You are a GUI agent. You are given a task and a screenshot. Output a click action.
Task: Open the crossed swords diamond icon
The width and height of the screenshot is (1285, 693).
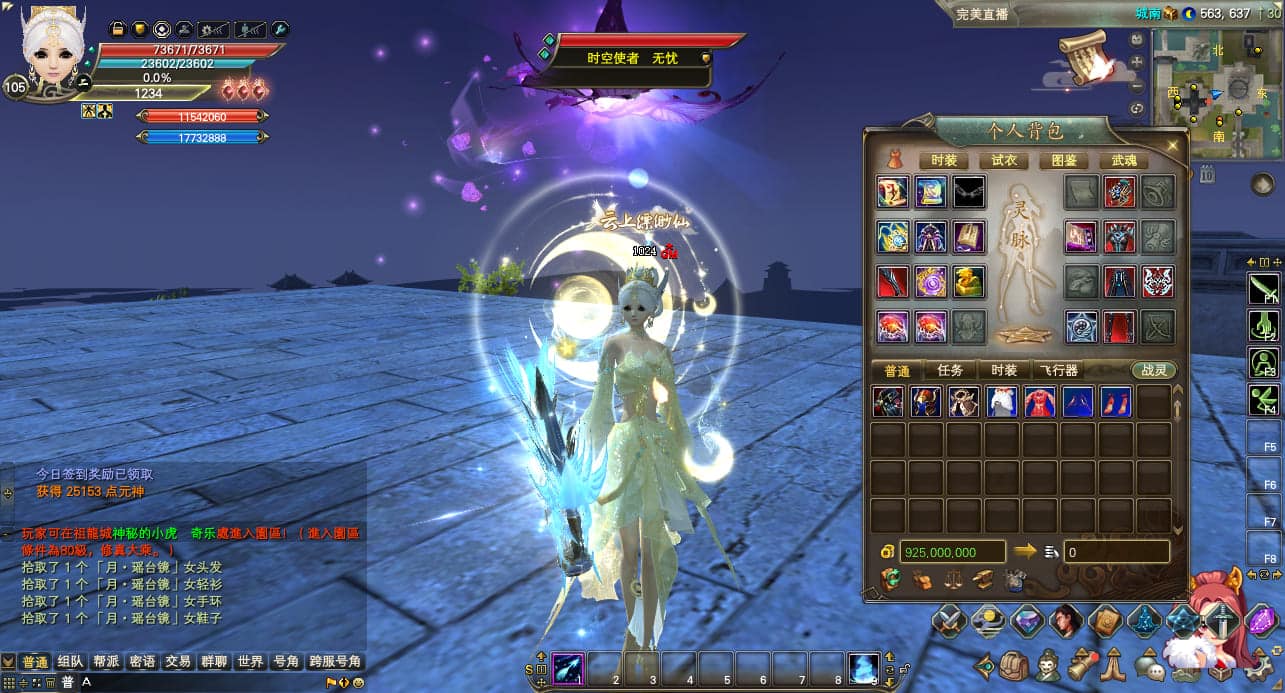tap(949, 621)
